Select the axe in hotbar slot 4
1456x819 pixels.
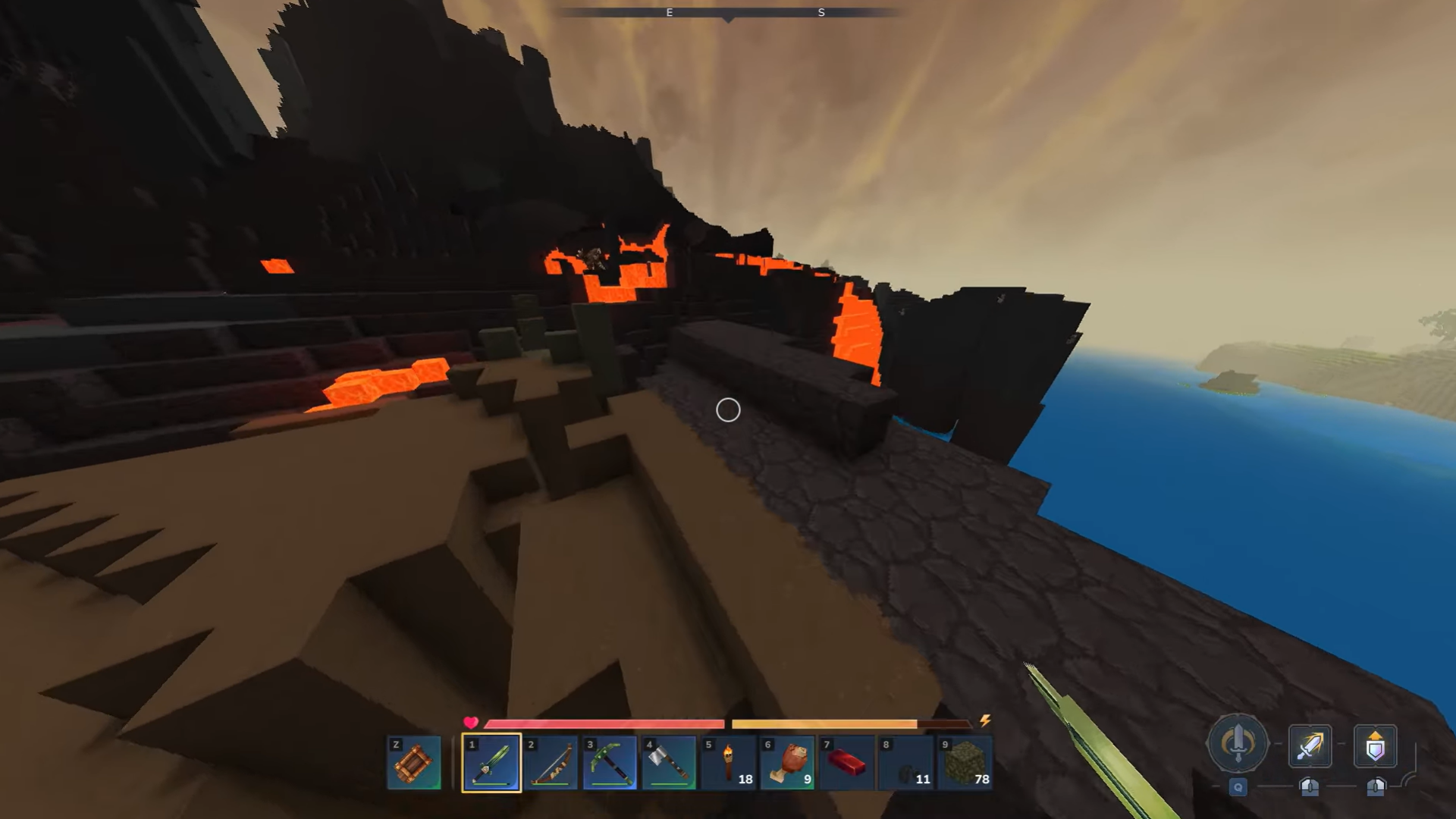[669, 762]
